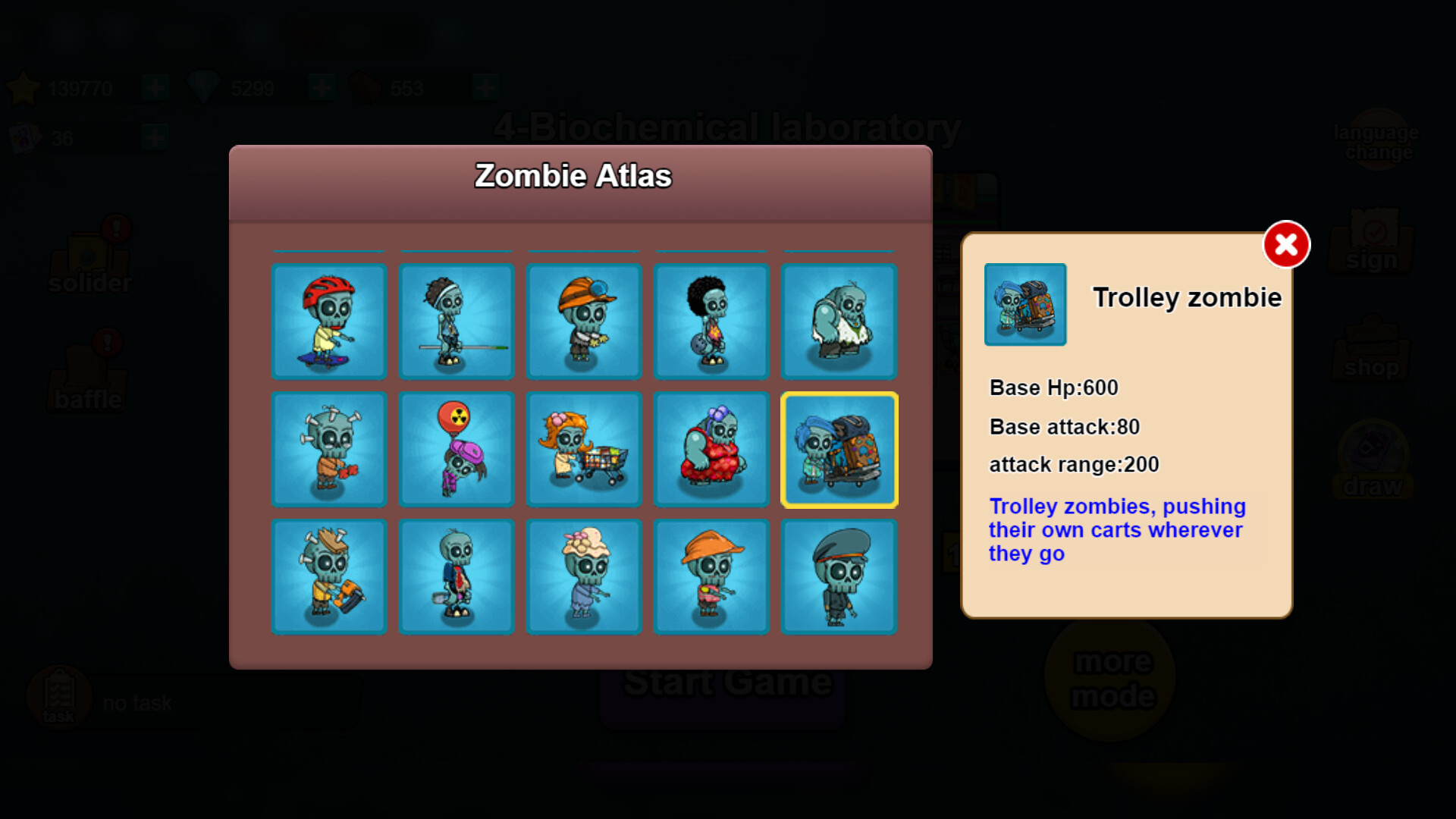Select the highlighted Trolley zombie entry

(839, 449)
